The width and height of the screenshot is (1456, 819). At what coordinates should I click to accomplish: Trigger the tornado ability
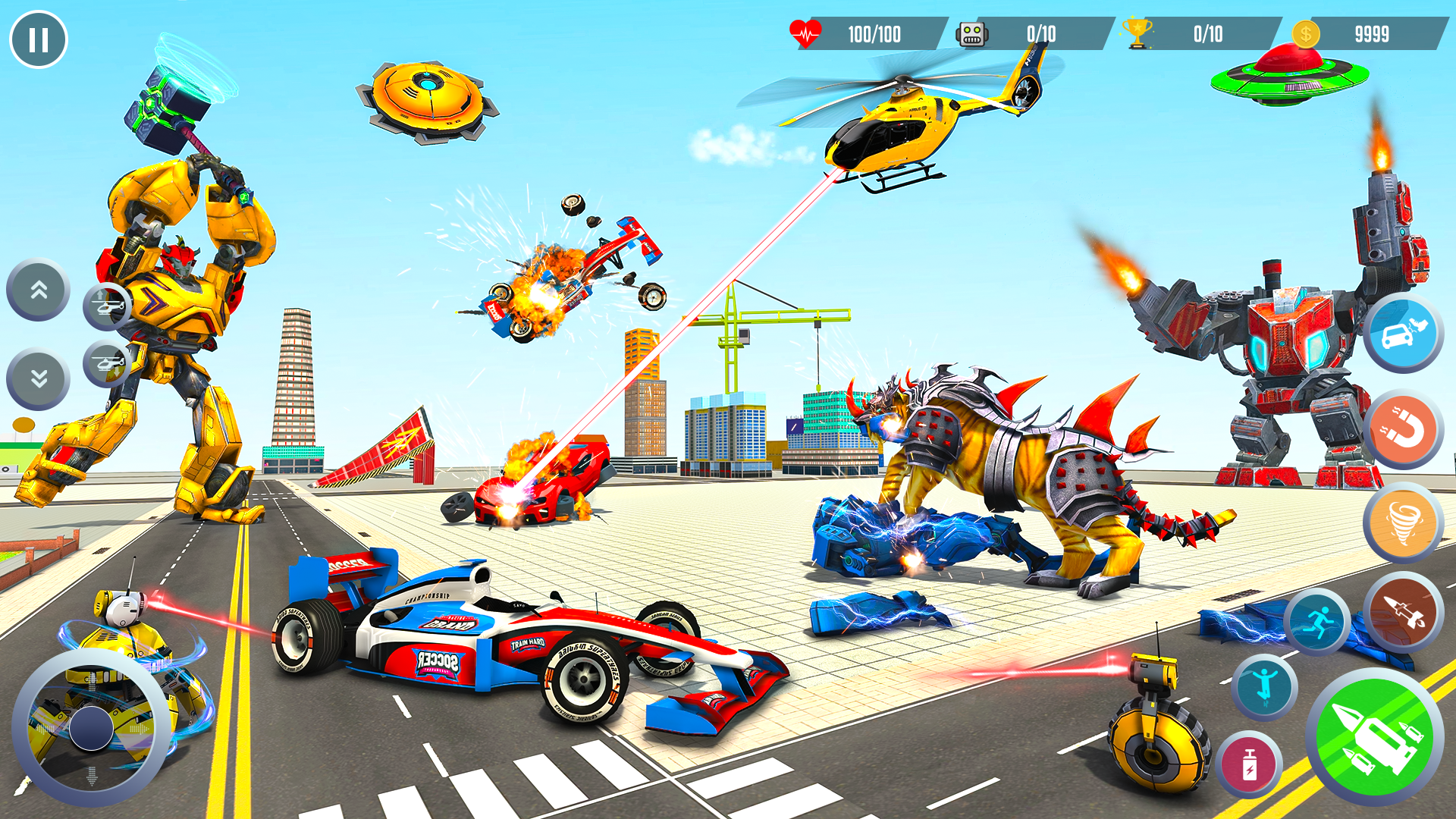coord(1403,522)
